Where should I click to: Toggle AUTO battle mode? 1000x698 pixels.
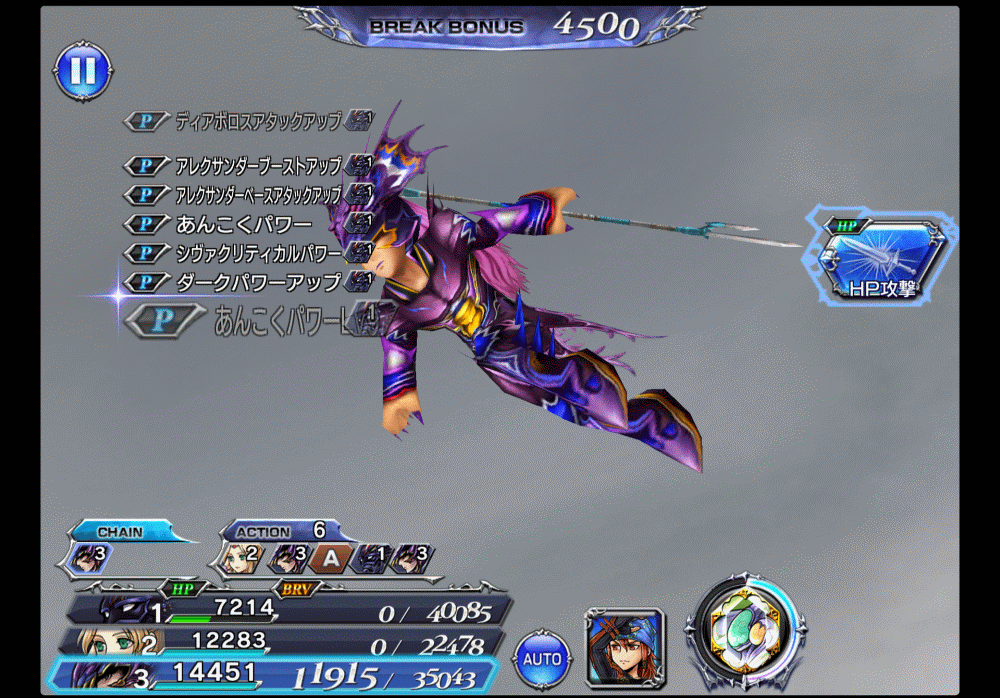click(x=541, y=659)
